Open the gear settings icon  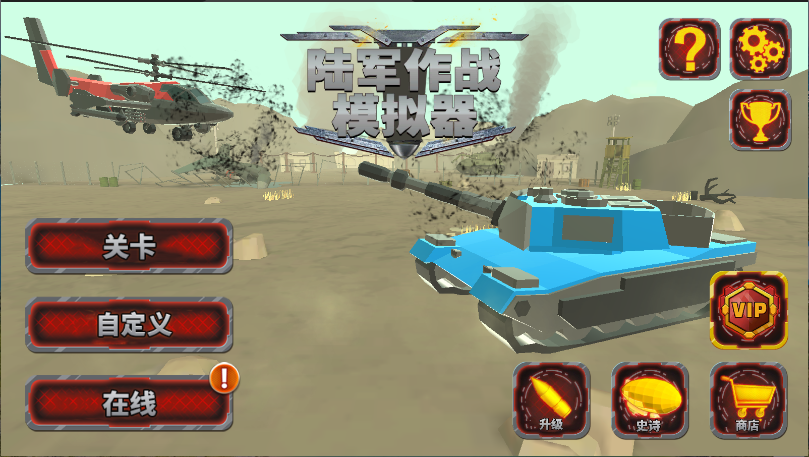[760, 49]
